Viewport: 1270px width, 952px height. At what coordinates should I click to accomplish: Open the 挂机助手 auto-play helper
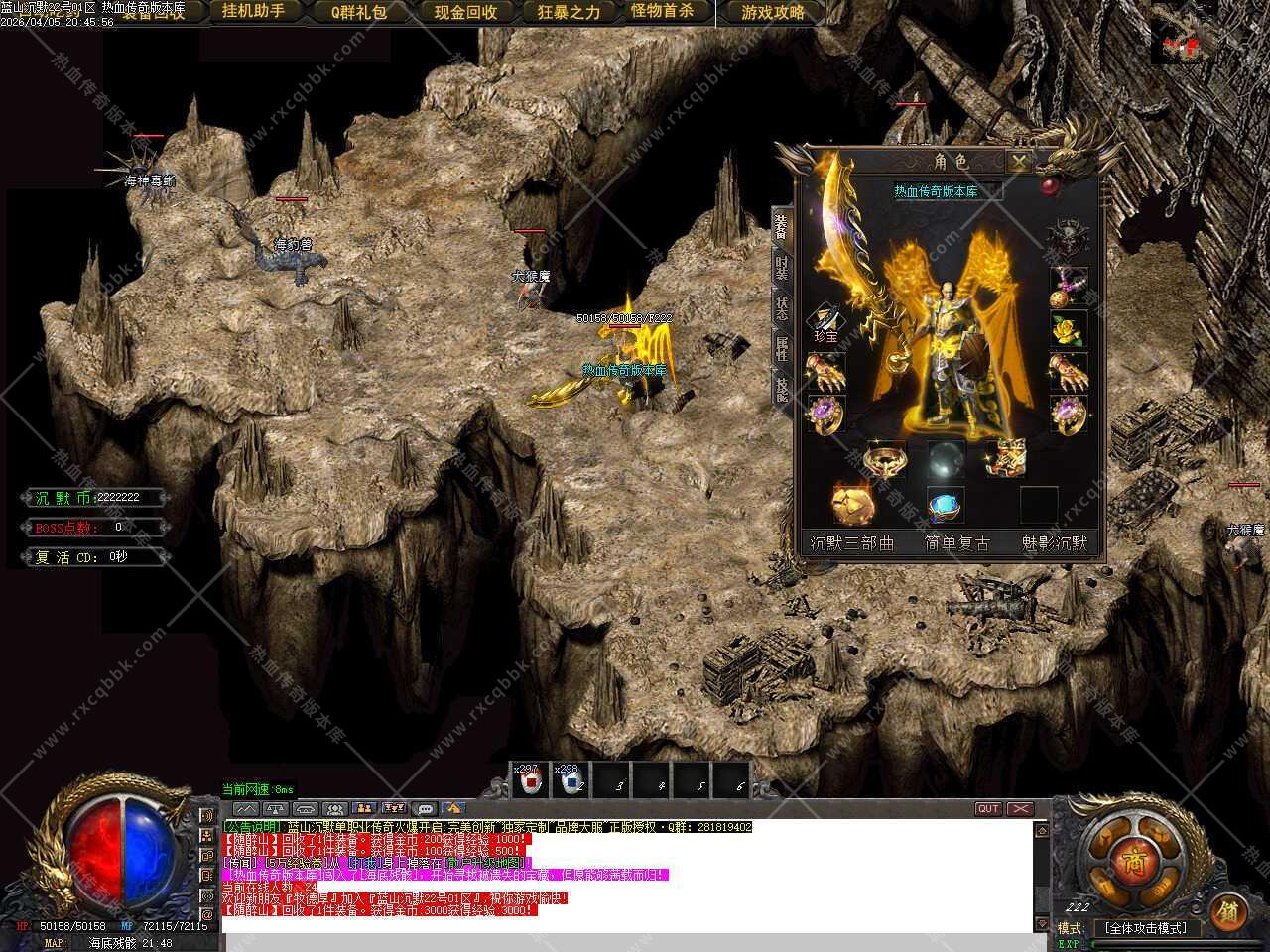pyautogui.click(x=253, y=12)
